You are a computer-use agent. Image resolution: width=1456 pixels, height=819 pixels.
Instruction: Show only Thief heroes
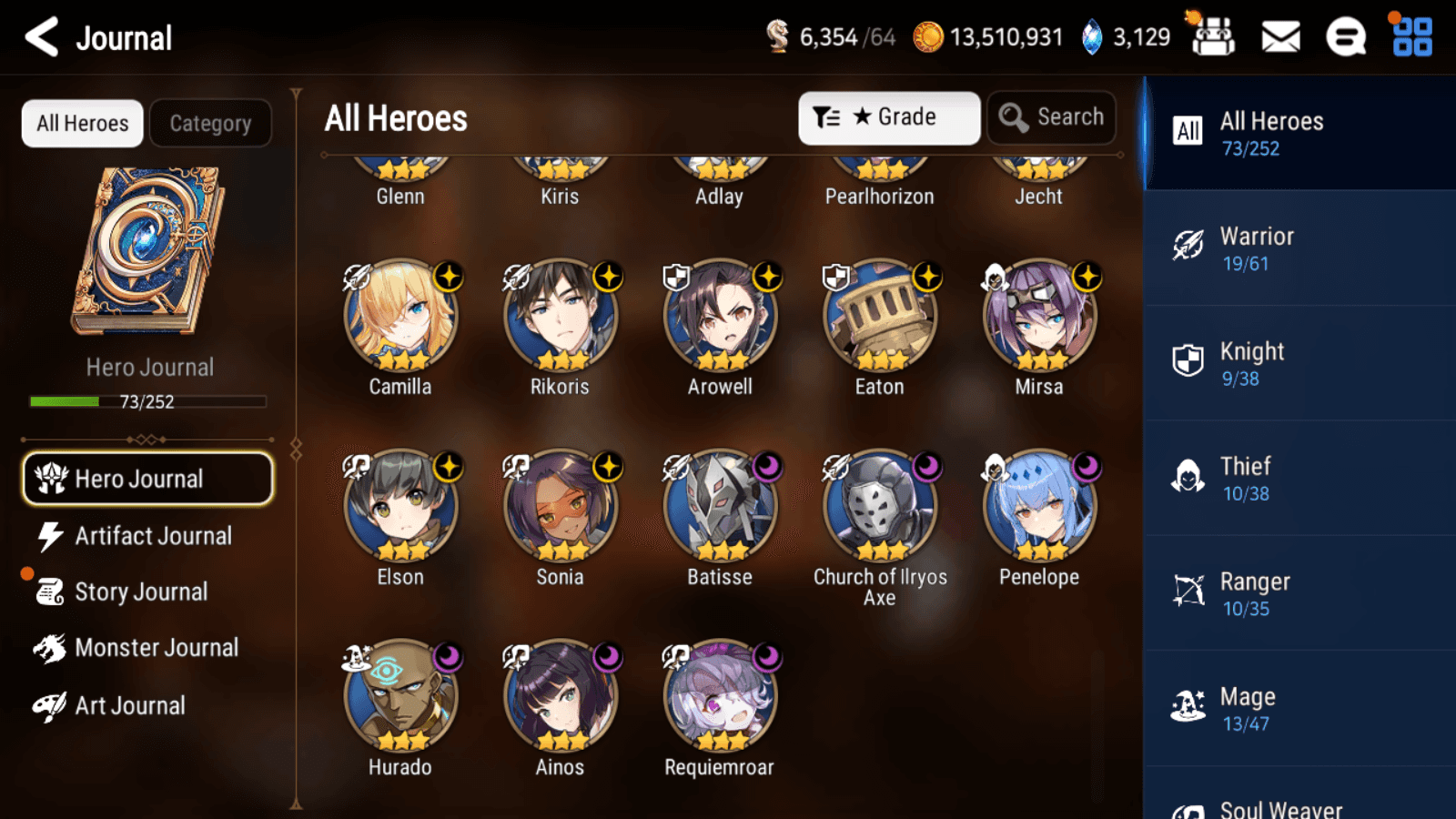click(x=1299, y=479)
